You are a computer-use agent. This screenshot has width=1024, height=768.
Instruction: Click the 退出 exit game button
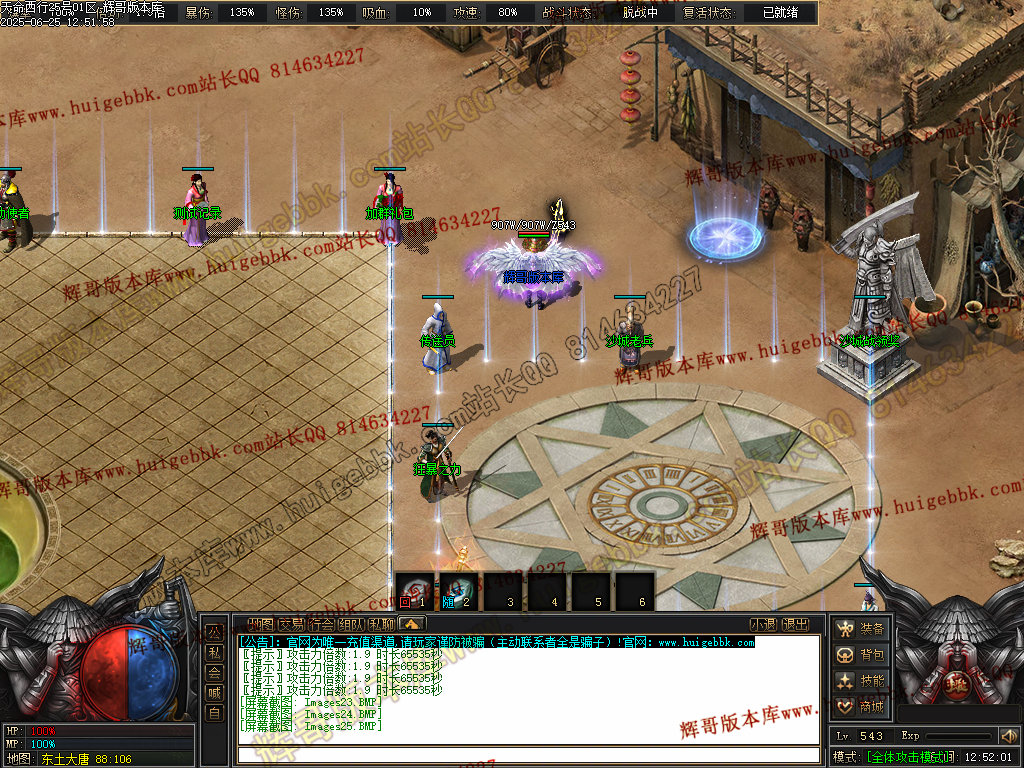point(795,625)
